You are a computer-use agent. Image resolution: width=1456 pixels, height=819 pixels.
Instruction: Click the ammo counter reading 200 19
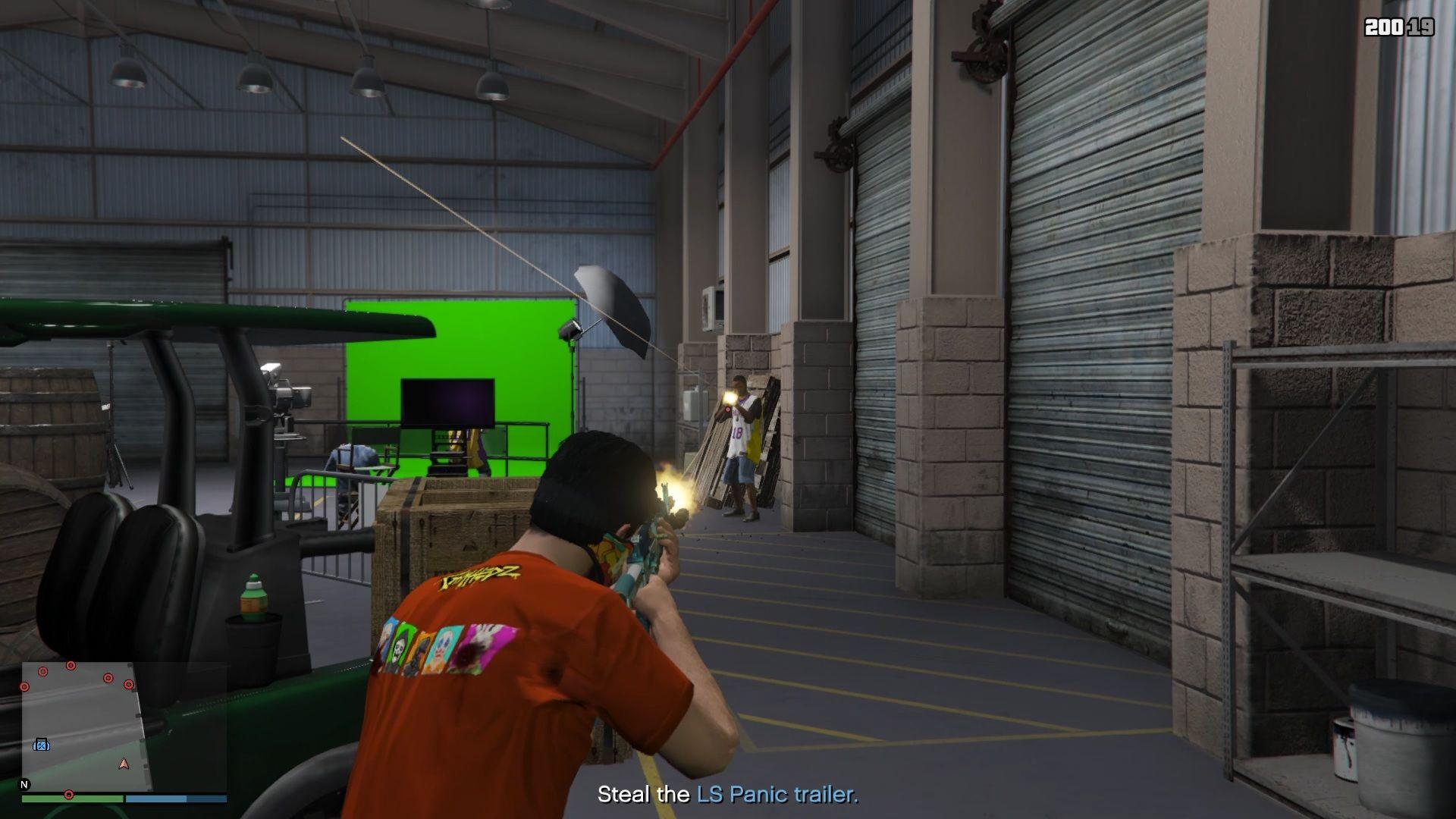1400,28
